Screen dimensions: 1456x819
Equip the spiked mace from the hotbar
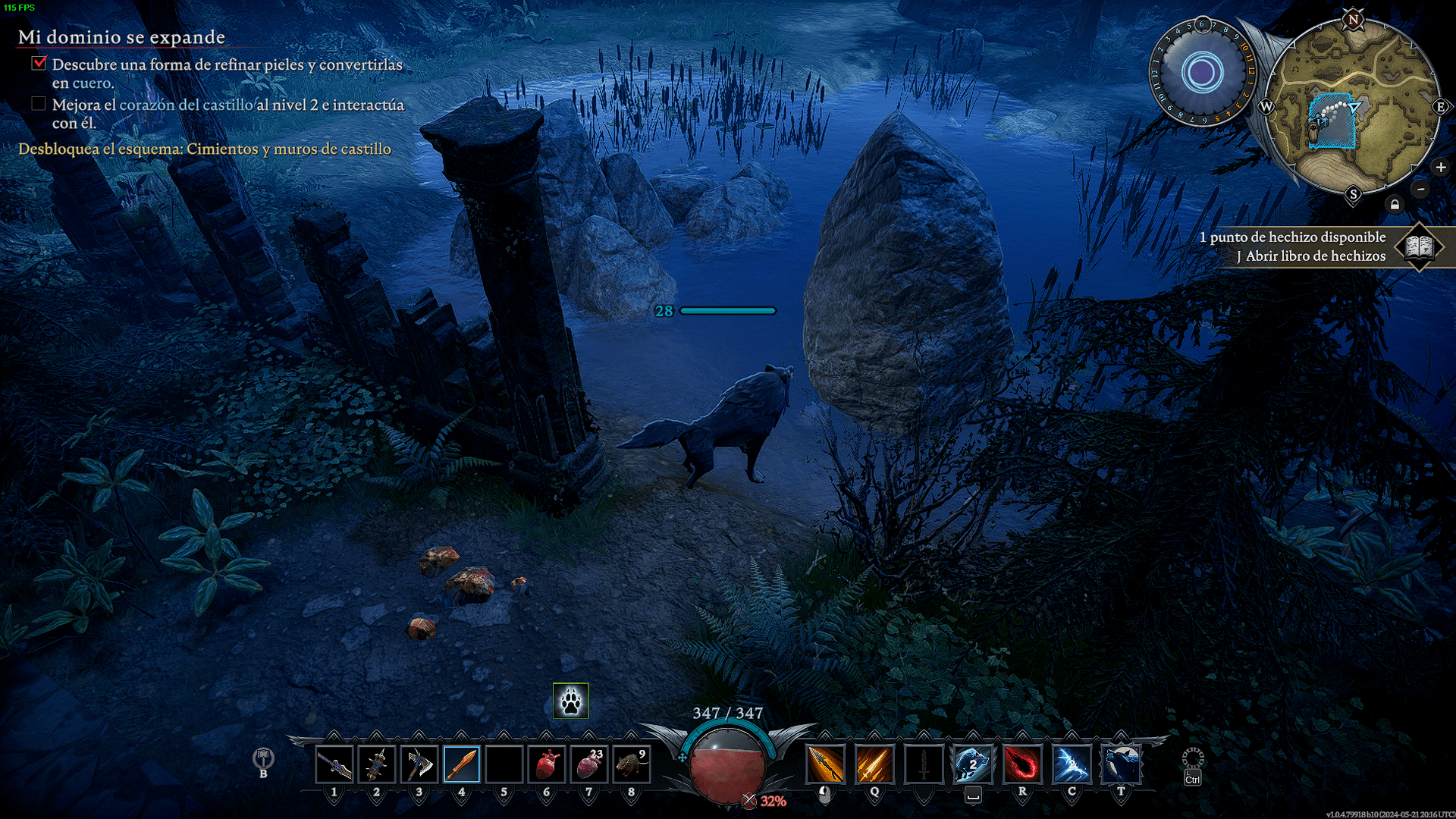(x=377, y=764)
